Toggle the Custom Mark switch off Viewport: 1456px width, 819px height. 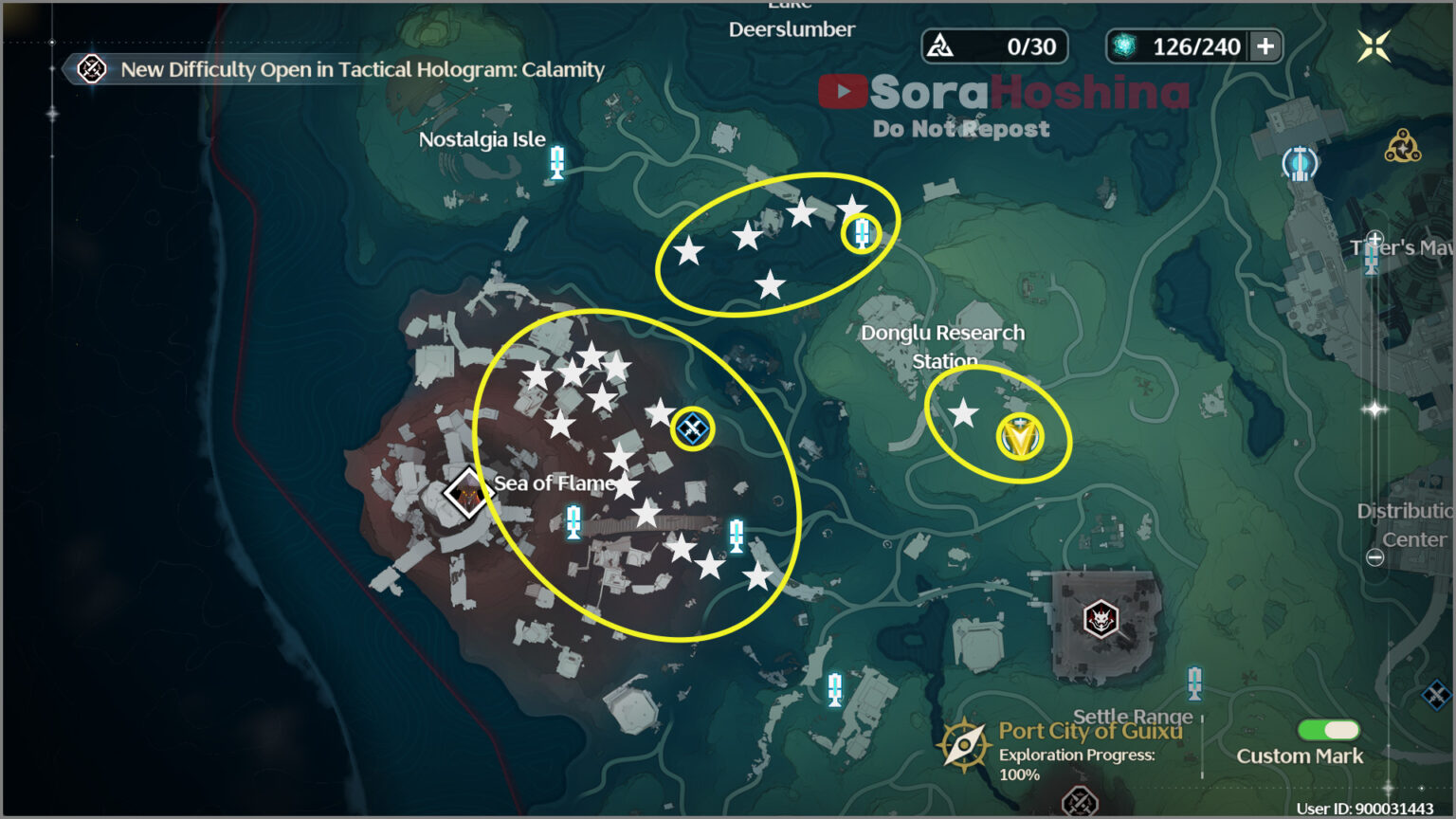pyautogui.click(x=1327, y=730)
